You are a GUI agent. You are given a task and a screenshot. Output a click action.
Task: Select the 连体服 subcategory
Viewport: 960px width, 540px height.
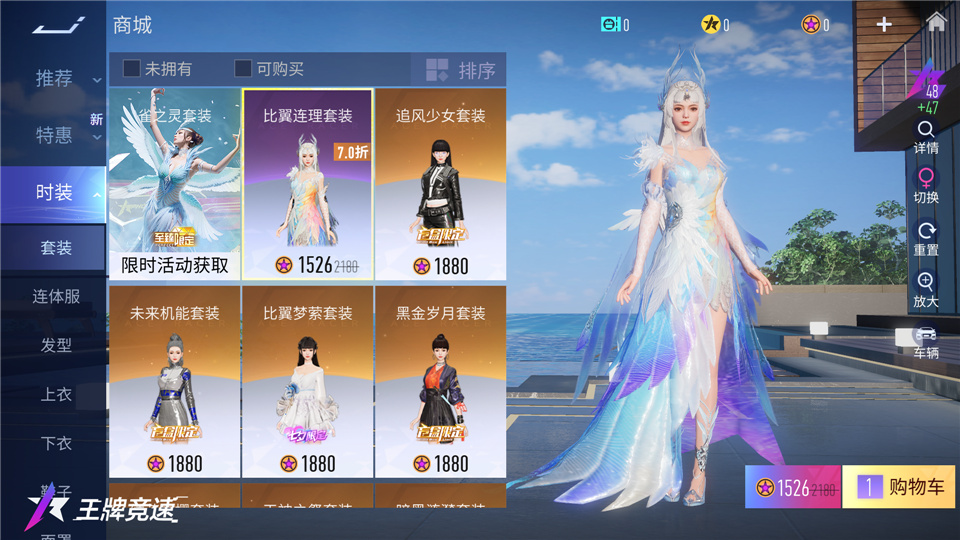coord(56,297)
